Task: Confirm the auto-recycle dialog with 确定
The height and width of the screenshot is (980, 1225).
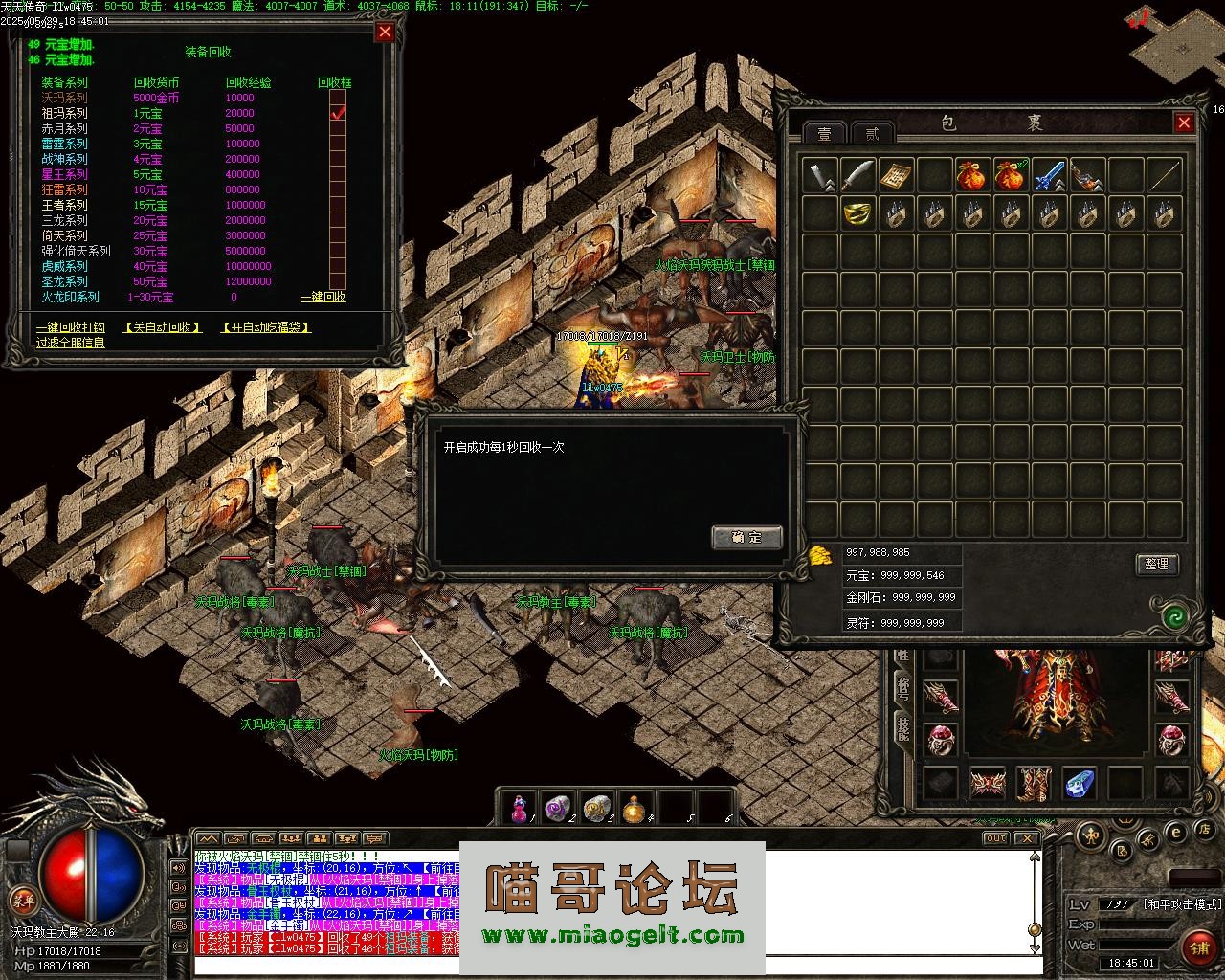Action: 746,537
